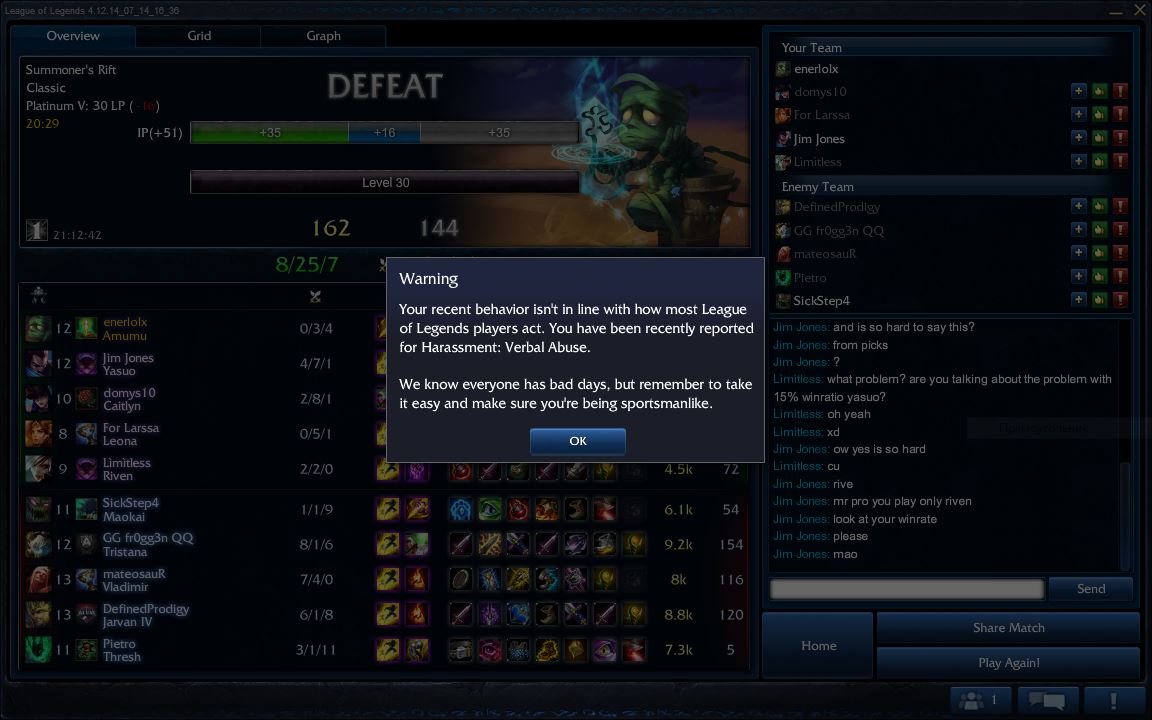Click the Share Match button

pyautogui.click(x=1008, y=628)
